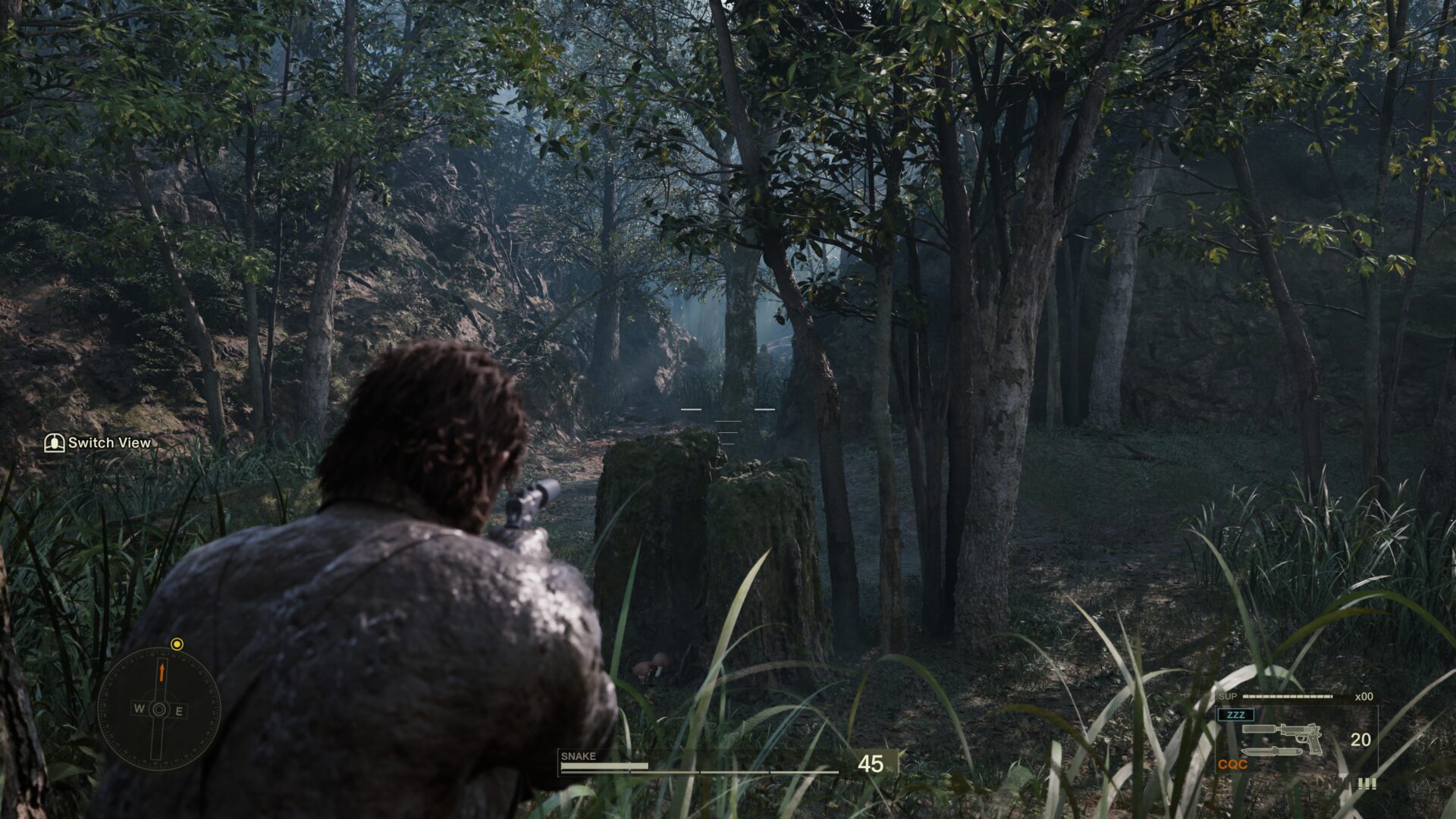Click the ZZZ tranquilizer ammo type tag
The width and height of the screenshot is (1456, 819).
pyautogui.click(x=1235, y=714)
